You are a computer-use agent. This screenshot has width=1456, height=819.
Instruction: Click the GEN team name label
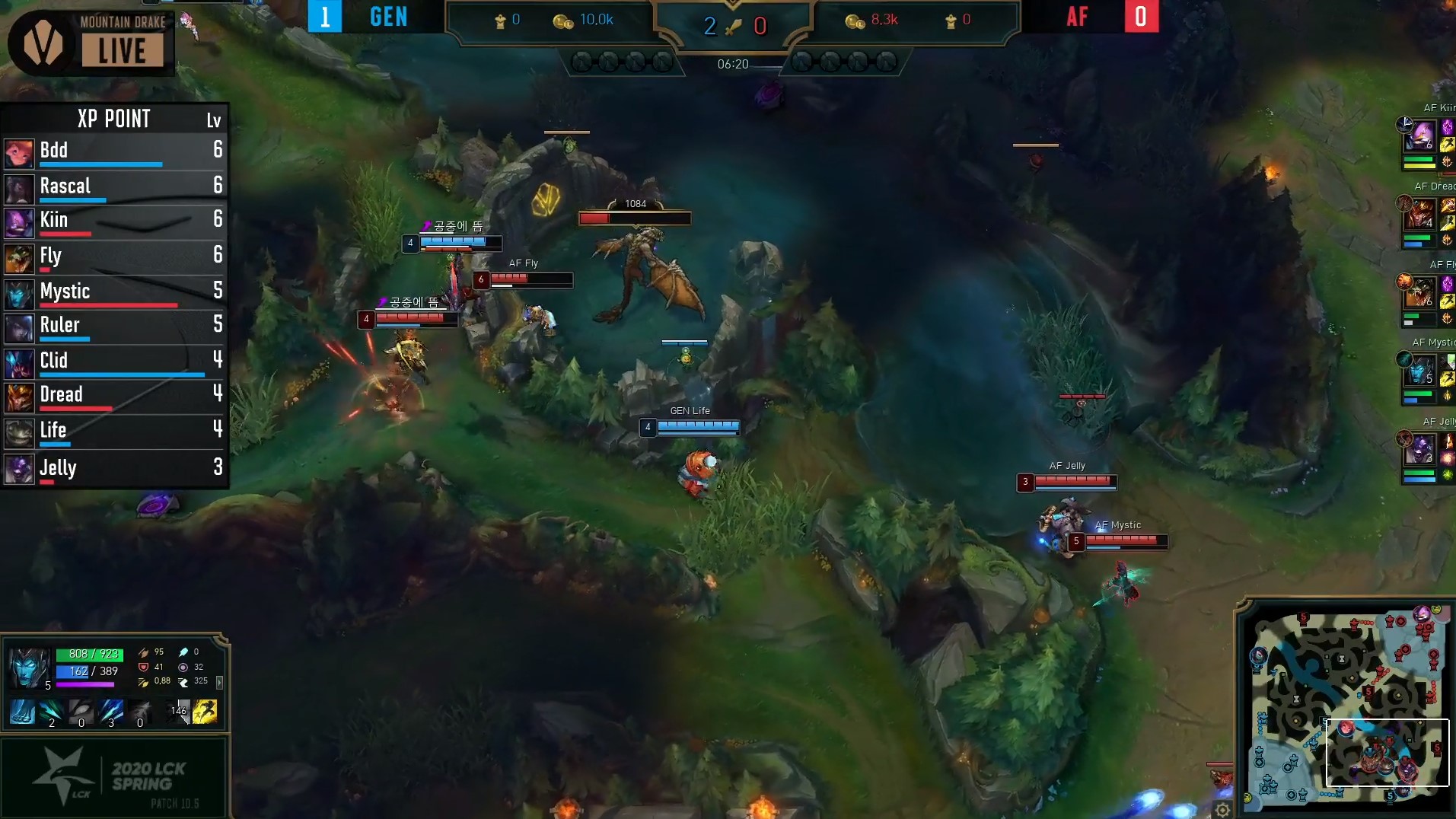click(x=387, y=16)
